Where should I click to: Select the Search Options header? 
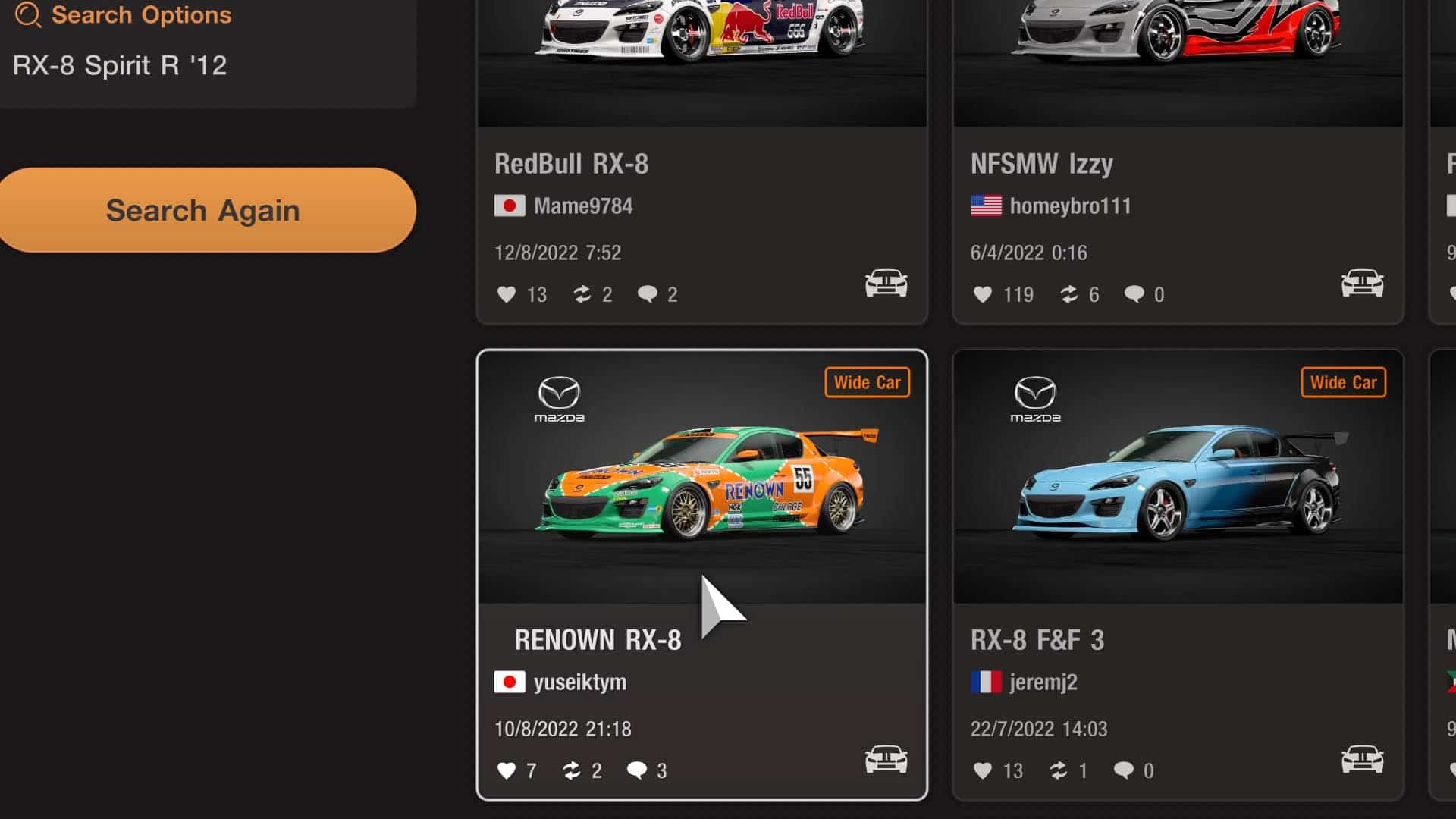coord(140,14)
